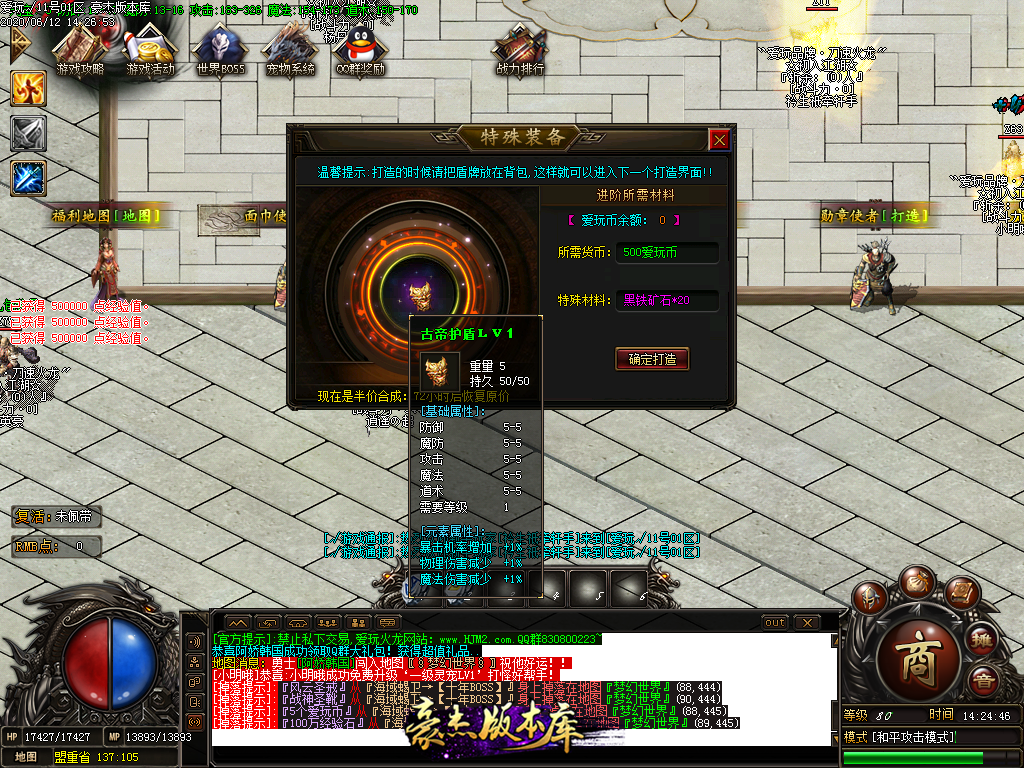
Task: Open the skill book icon
Action: click(x=960, y=593)
